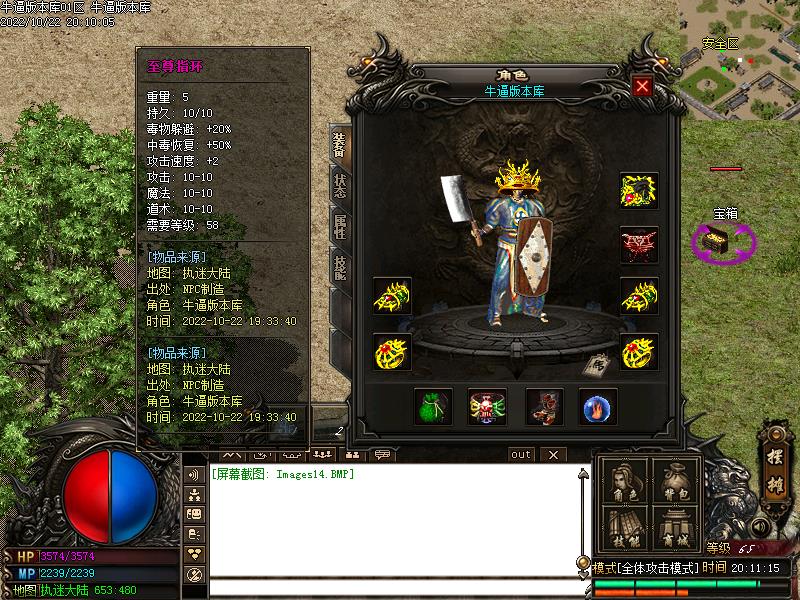
Task: Close the character equipment window
Action: coord(642,86)
